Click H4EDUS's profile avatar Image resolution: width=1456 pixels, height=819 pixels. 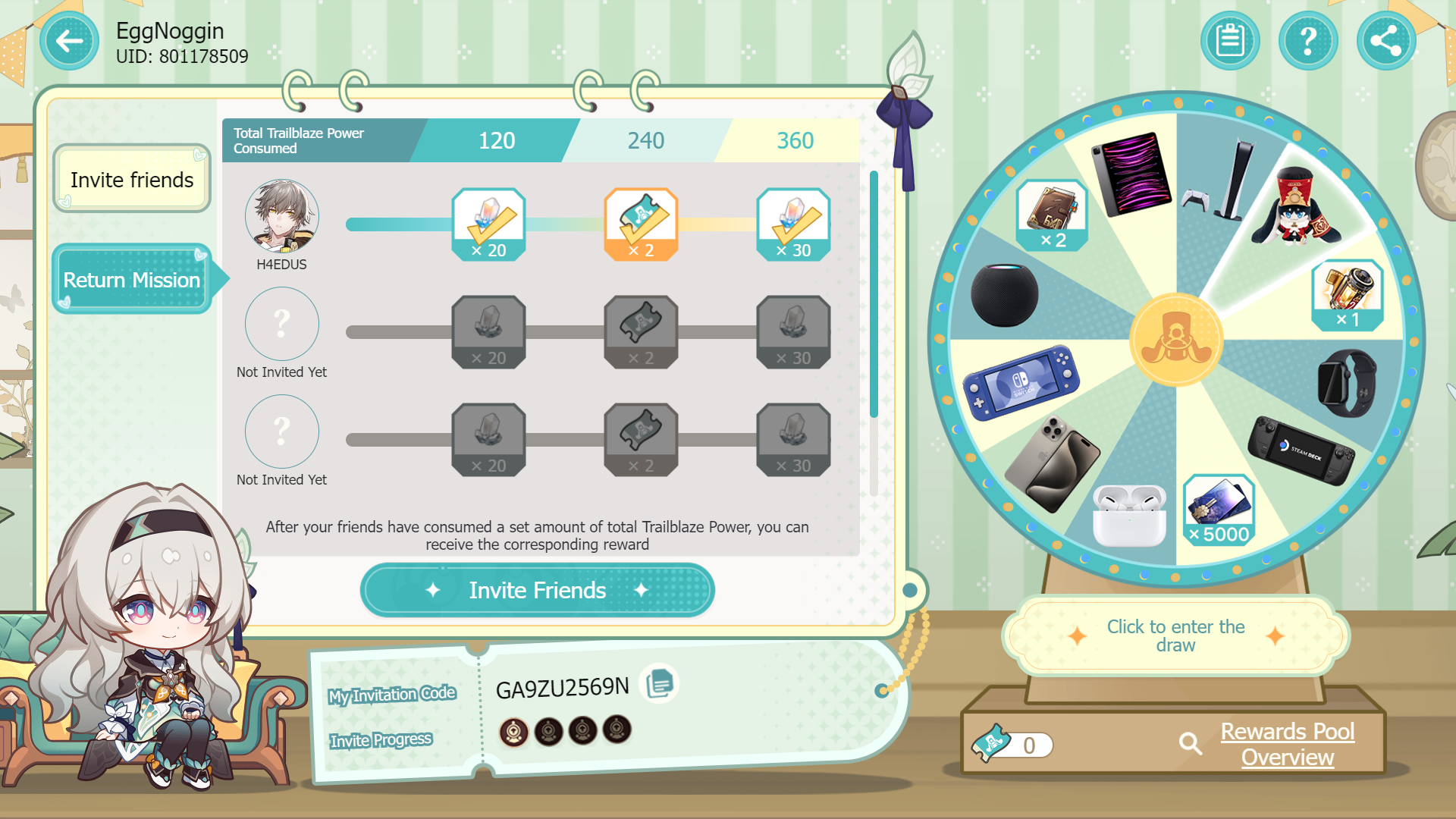click(281, 217)
